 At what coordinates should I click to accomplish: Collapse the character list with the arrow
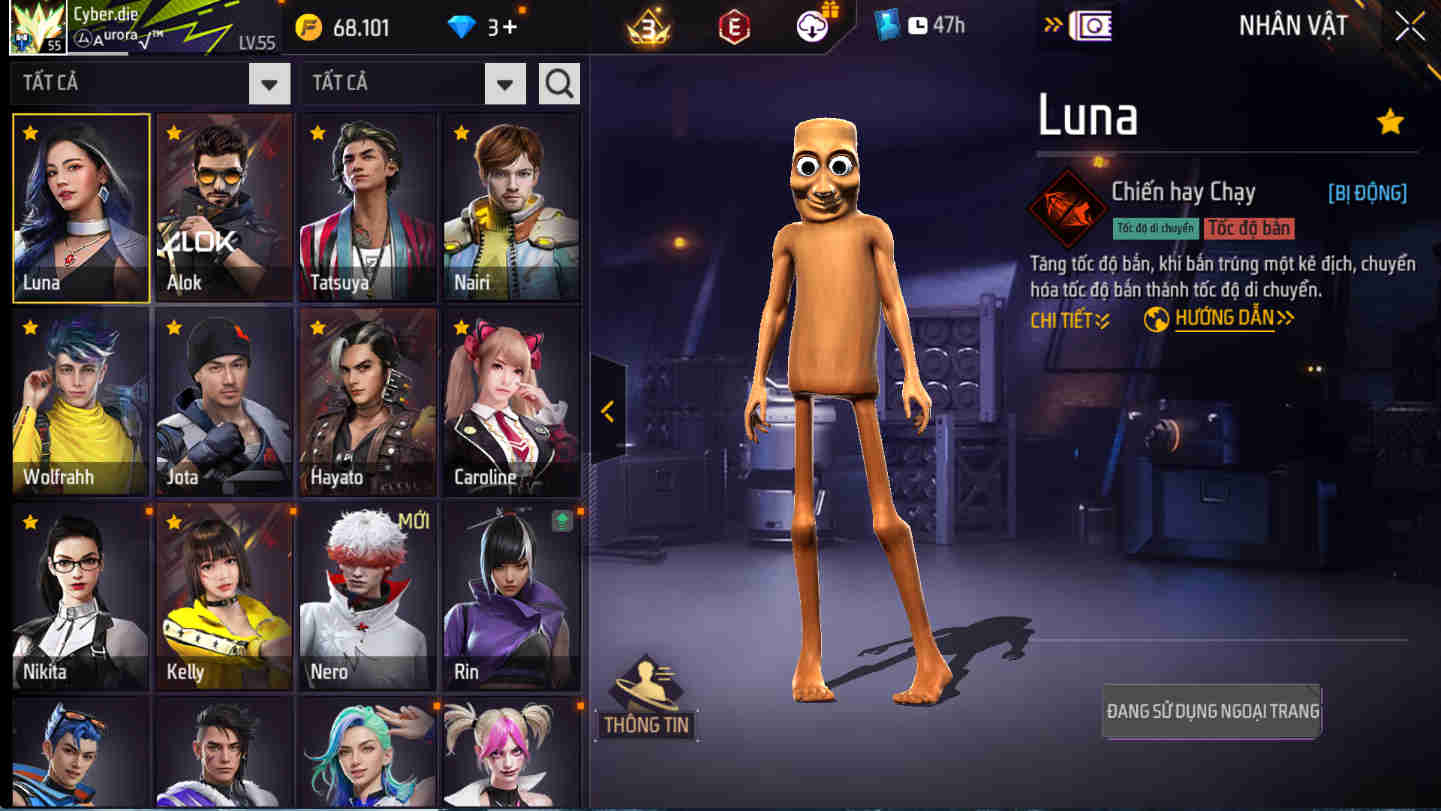click(607, 409)
